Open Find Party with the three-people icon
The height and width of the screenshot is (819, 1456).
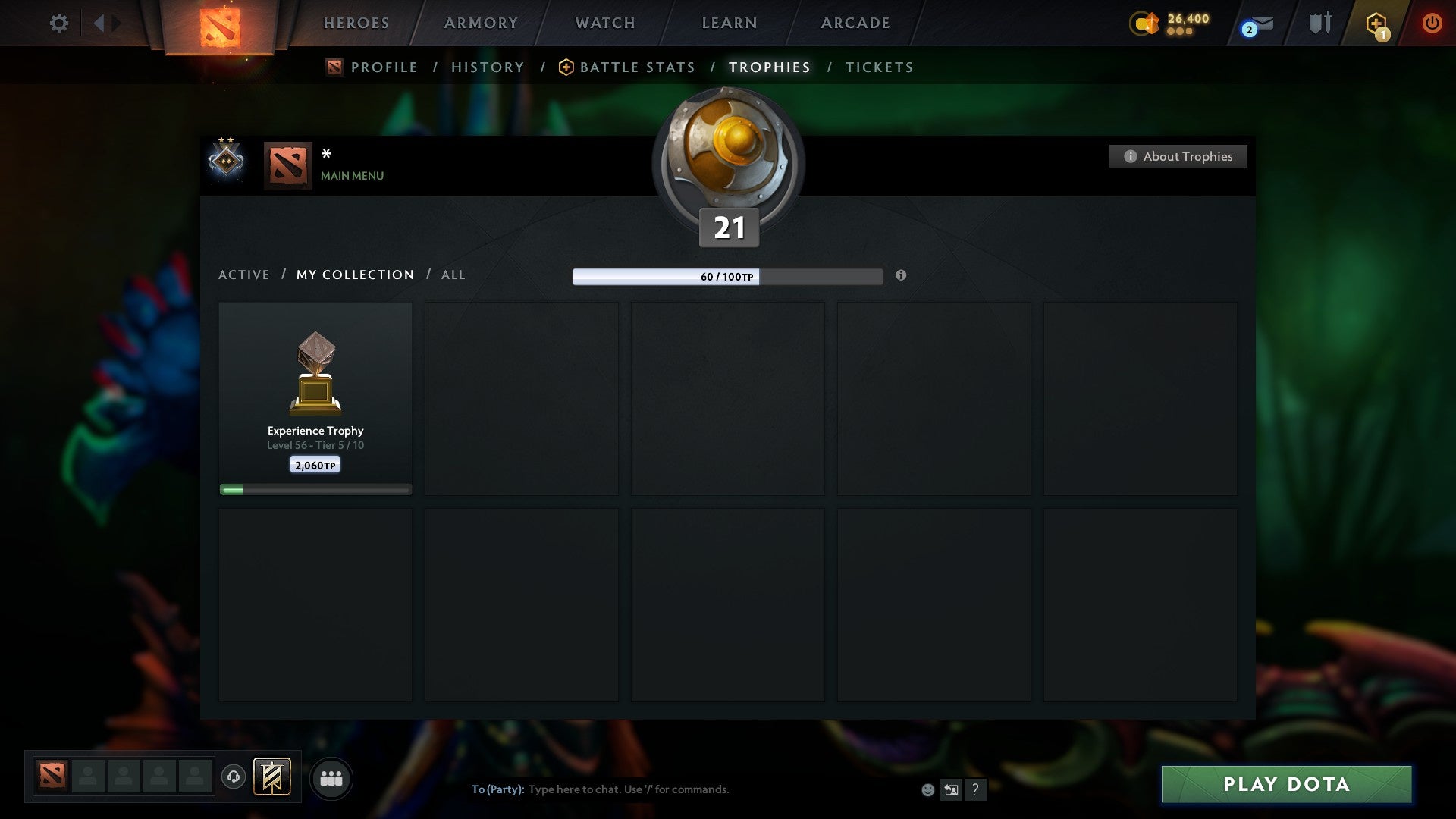(331, 777)
